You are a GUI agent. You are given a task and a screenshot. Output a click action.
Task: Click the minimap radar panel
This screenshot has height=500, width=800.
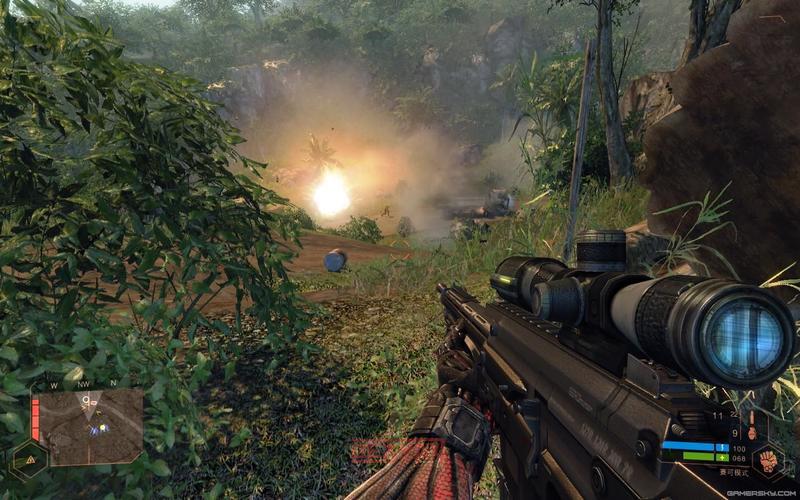[x=95, y=426]
